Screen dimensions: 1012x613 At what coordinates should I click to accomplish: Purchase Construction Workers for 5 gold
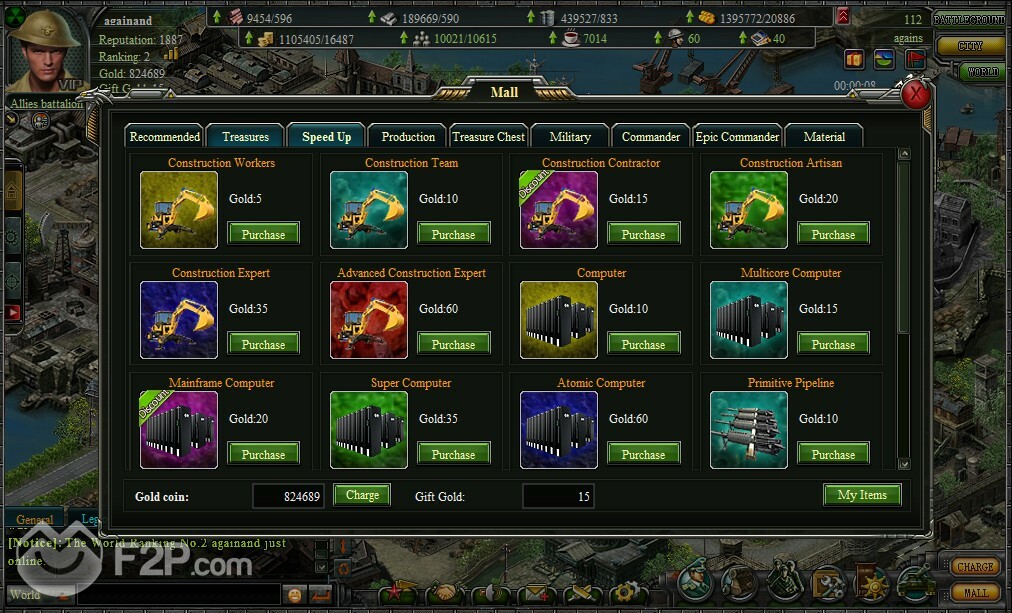[264, 234]
